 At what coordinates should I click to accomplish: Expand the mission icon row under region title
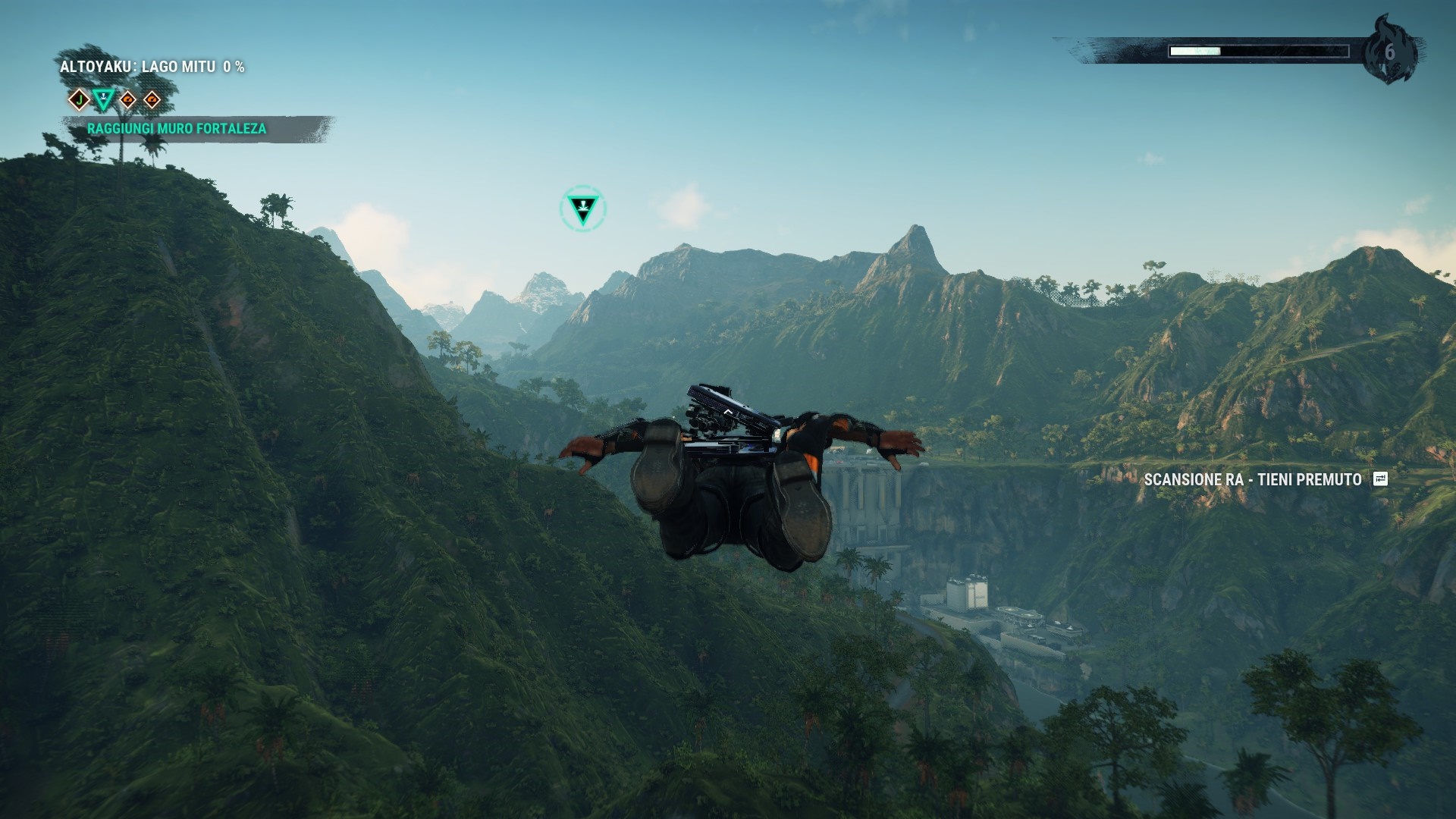(115, 98)
